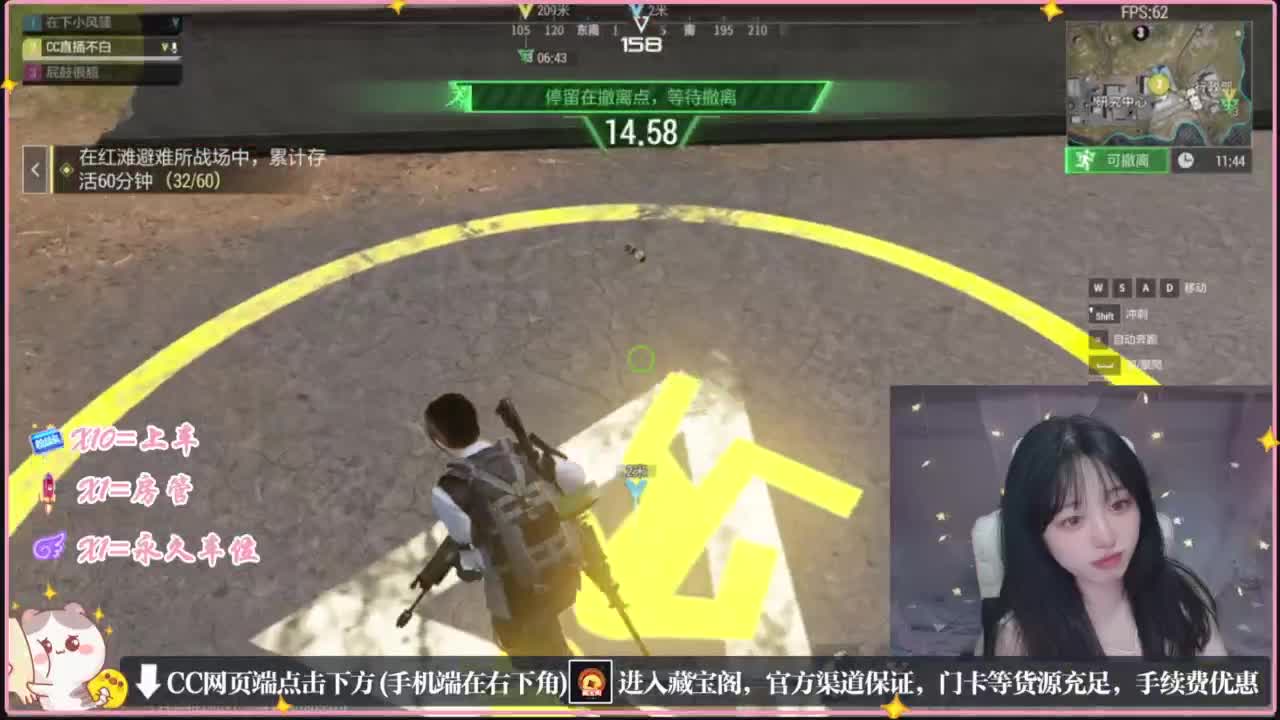Mute teammate CC直播不白's microphone icon
The width and height of the screenshot is (1280, 720).
click(x=174, y=47)
